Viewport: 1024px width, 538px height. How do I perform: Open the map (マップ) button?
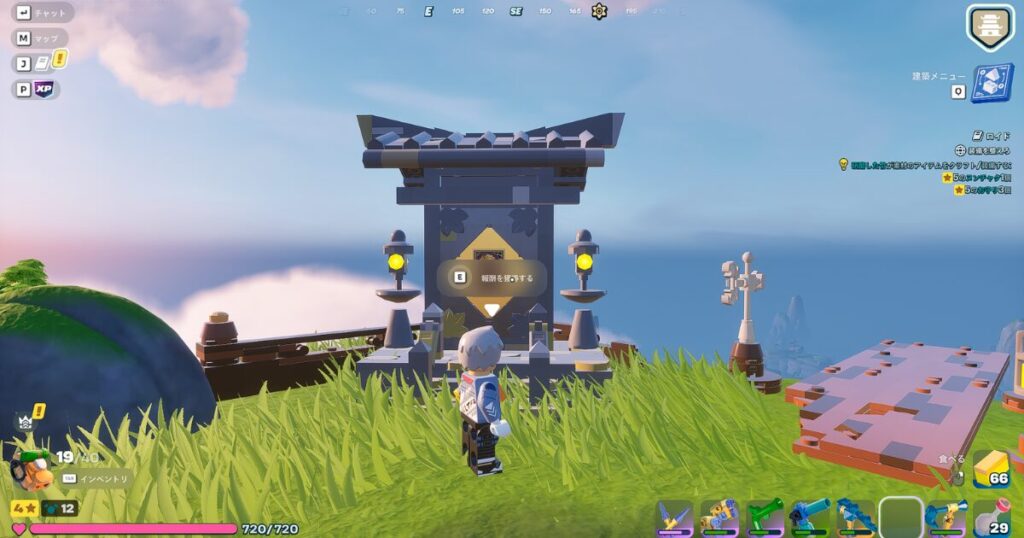coord(42,38)
